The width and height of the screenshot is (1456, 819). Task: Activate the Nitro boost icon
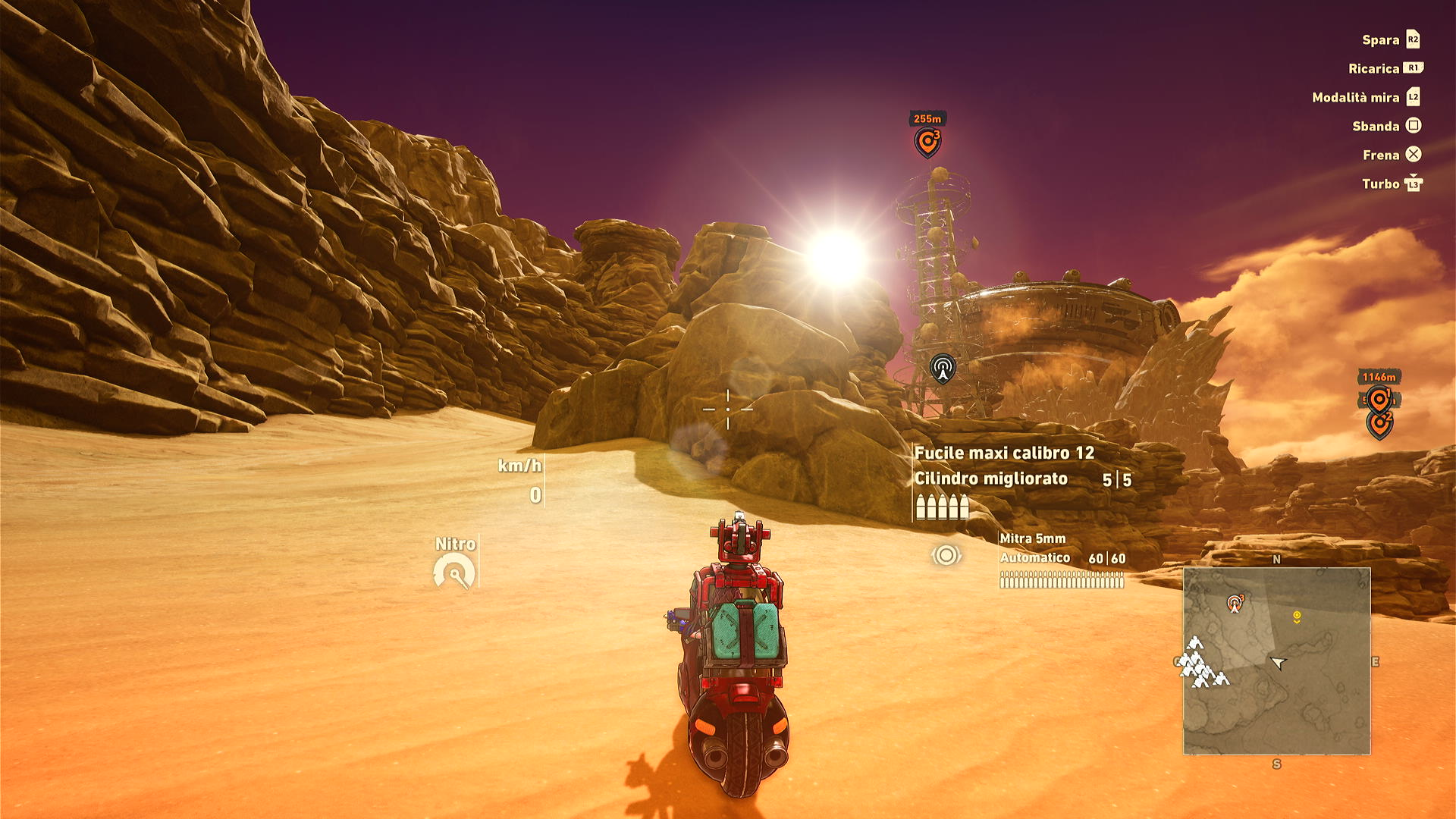coord(454,572)
